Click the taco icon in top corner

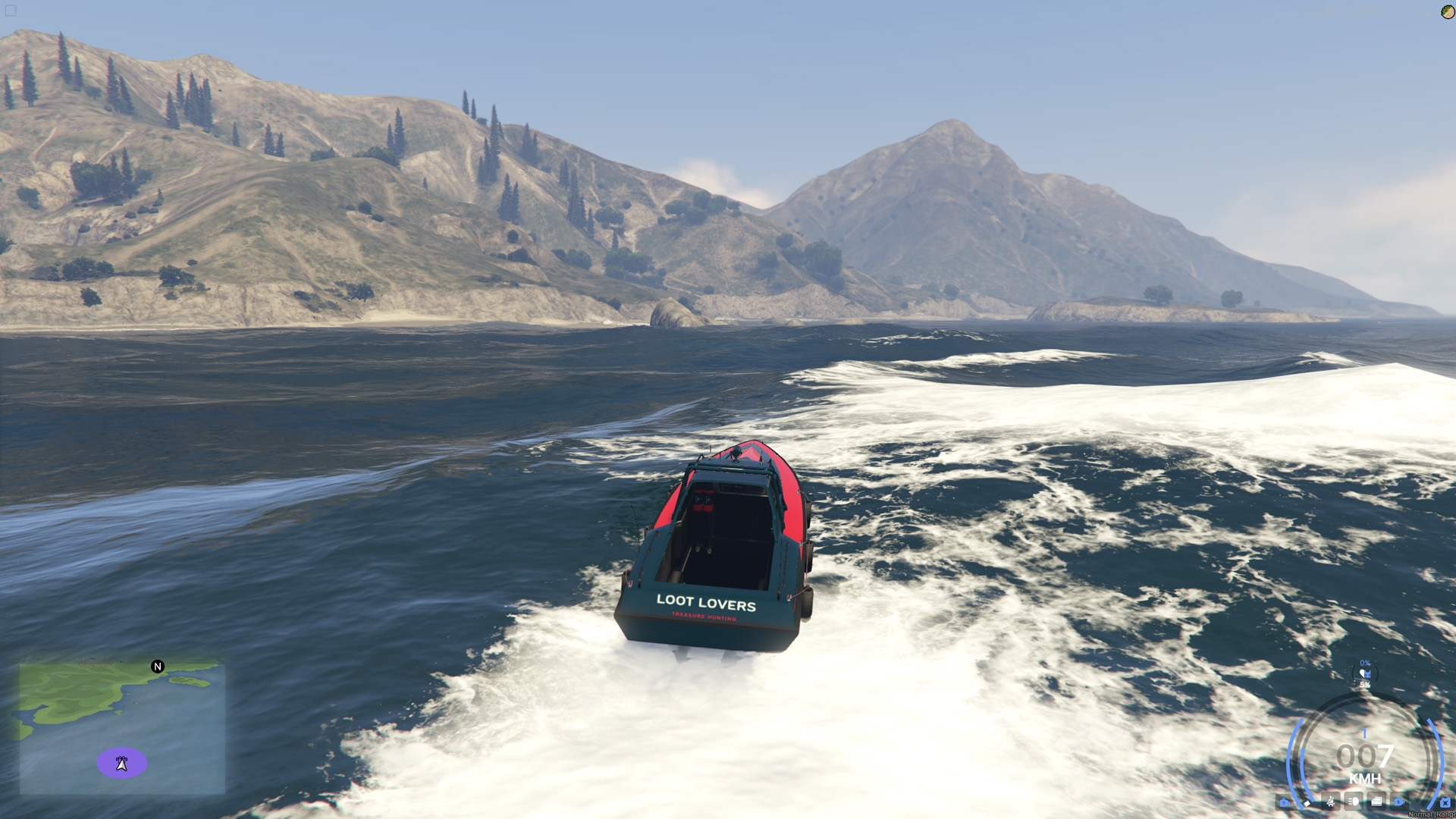(x=1448, y=11)
